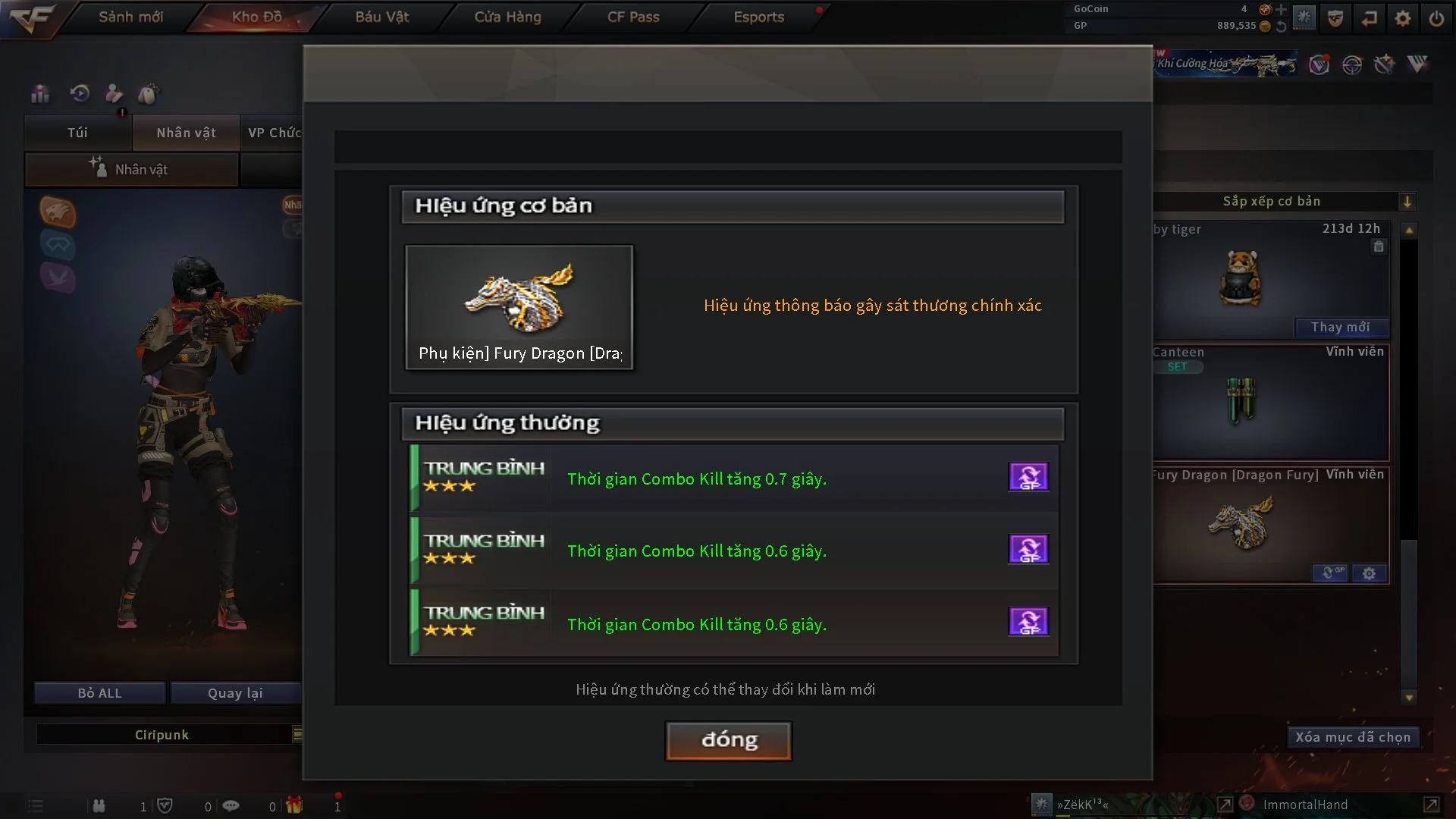Select the Canteen item slot

[1271, 403]
